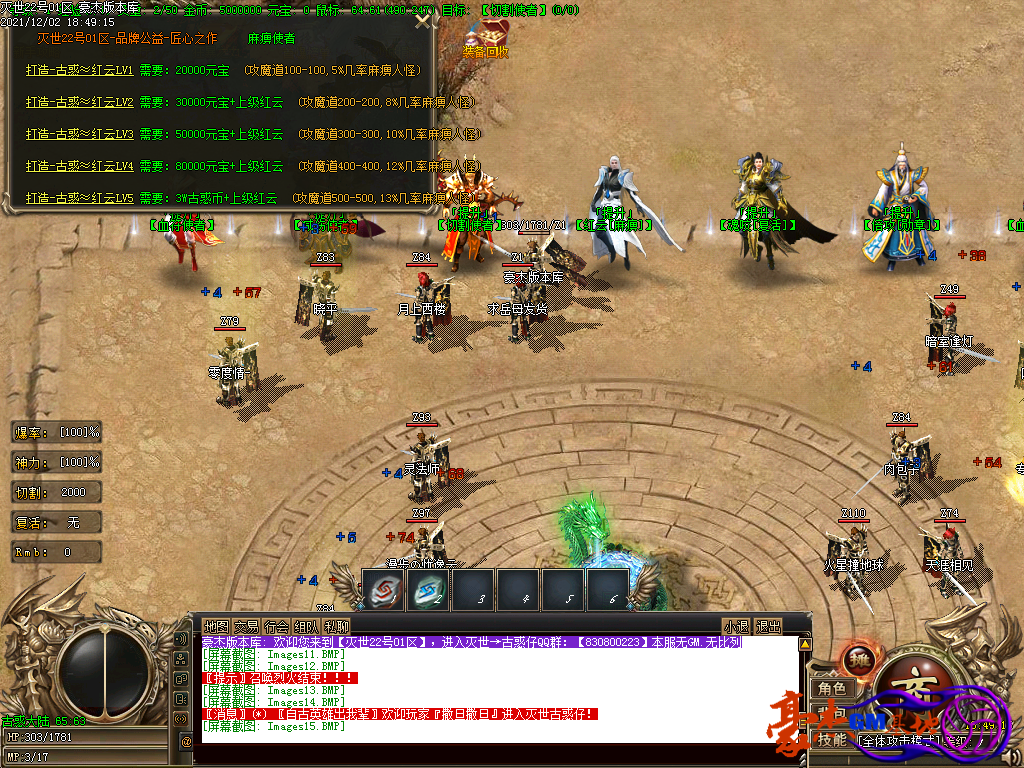The height and width of the screenshot is (768, 1024).
Task: Close the NPC forge dialog
Action: point(424,19)
